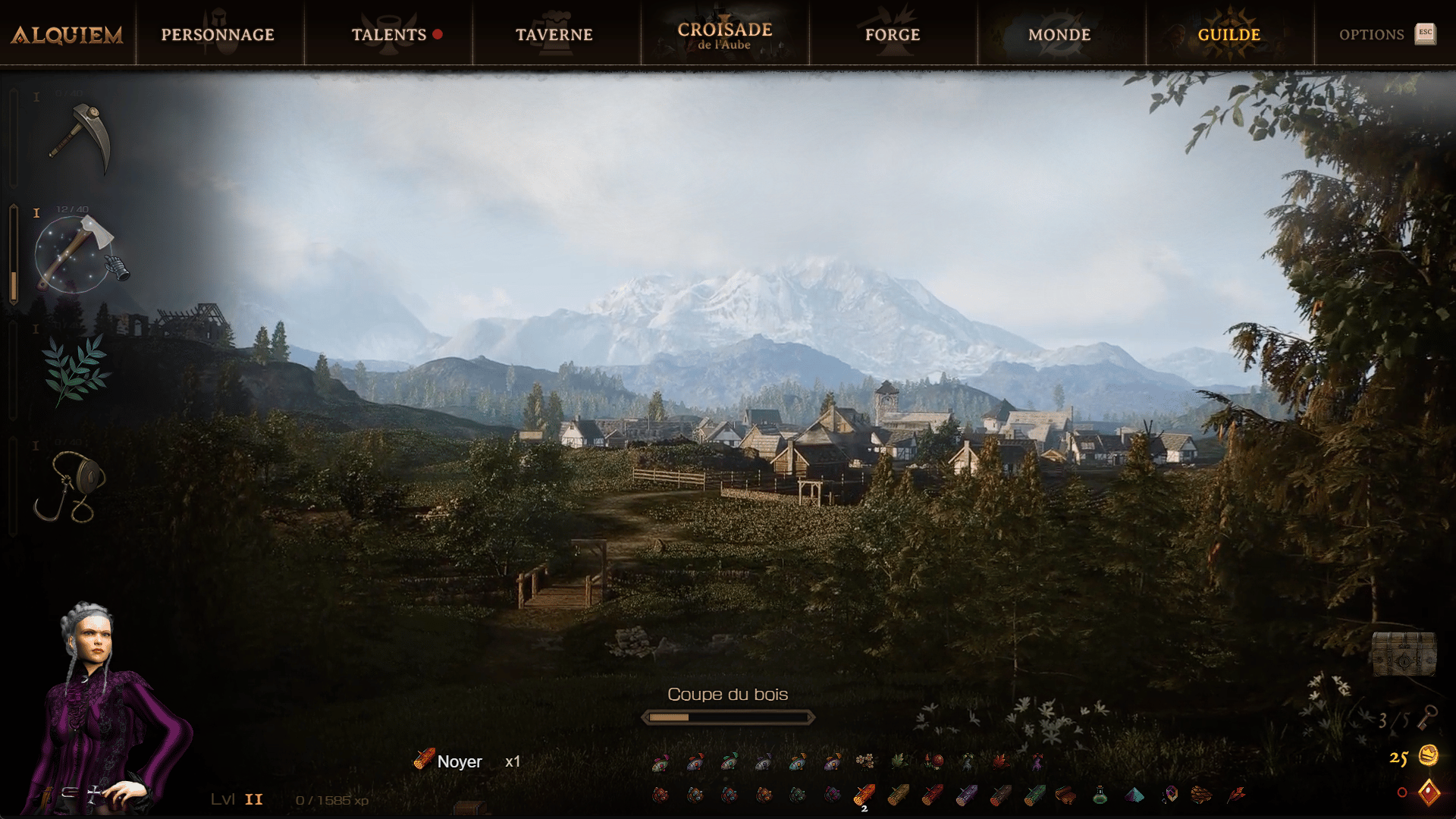Screen dimensions: 1456x819
Task: Select the highlighted walnut log with count 2
Action: [864, 795]
